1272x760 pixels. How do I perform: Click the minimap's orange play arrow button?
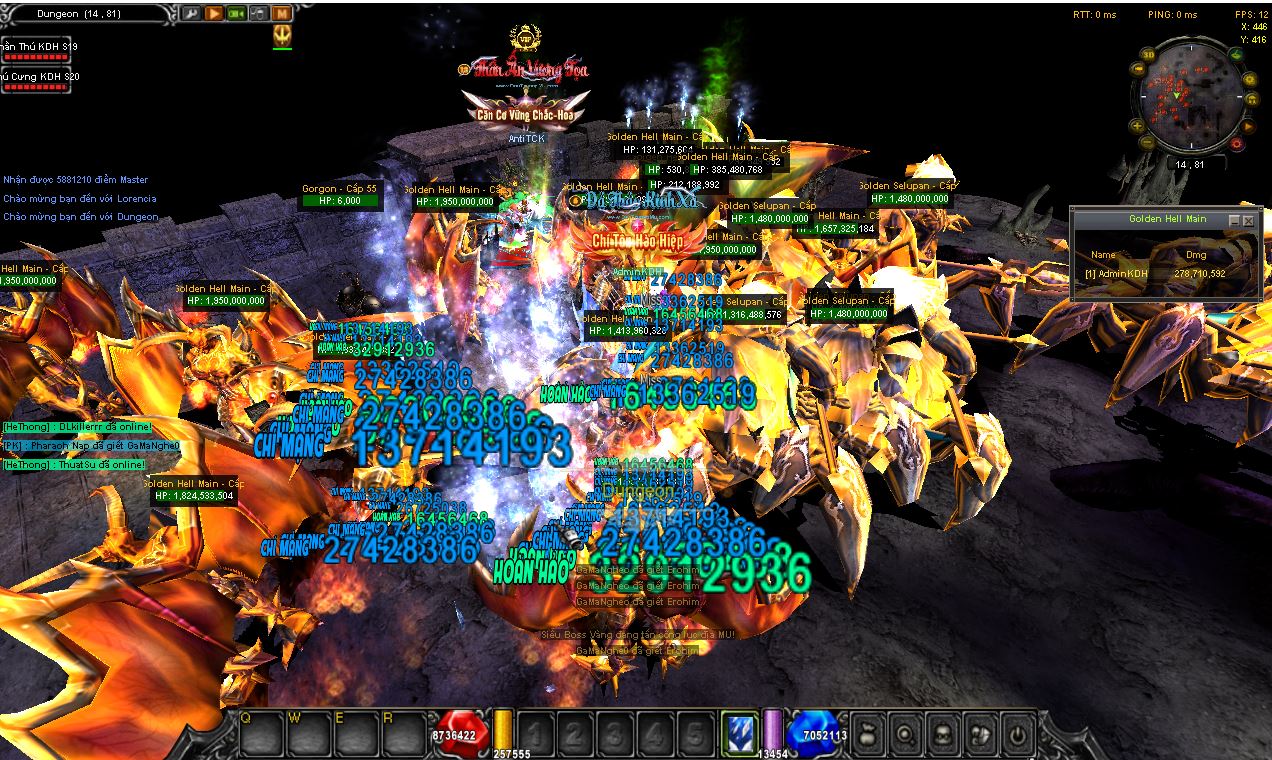coord(1249,126)
